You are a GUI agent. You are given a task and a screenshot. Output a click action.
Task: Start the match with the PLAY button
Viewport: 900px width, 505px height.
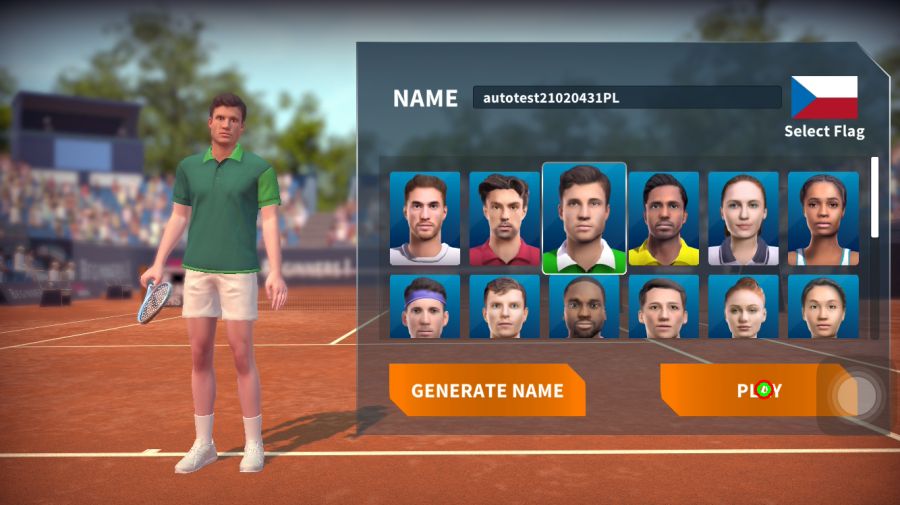pos(758,390)
